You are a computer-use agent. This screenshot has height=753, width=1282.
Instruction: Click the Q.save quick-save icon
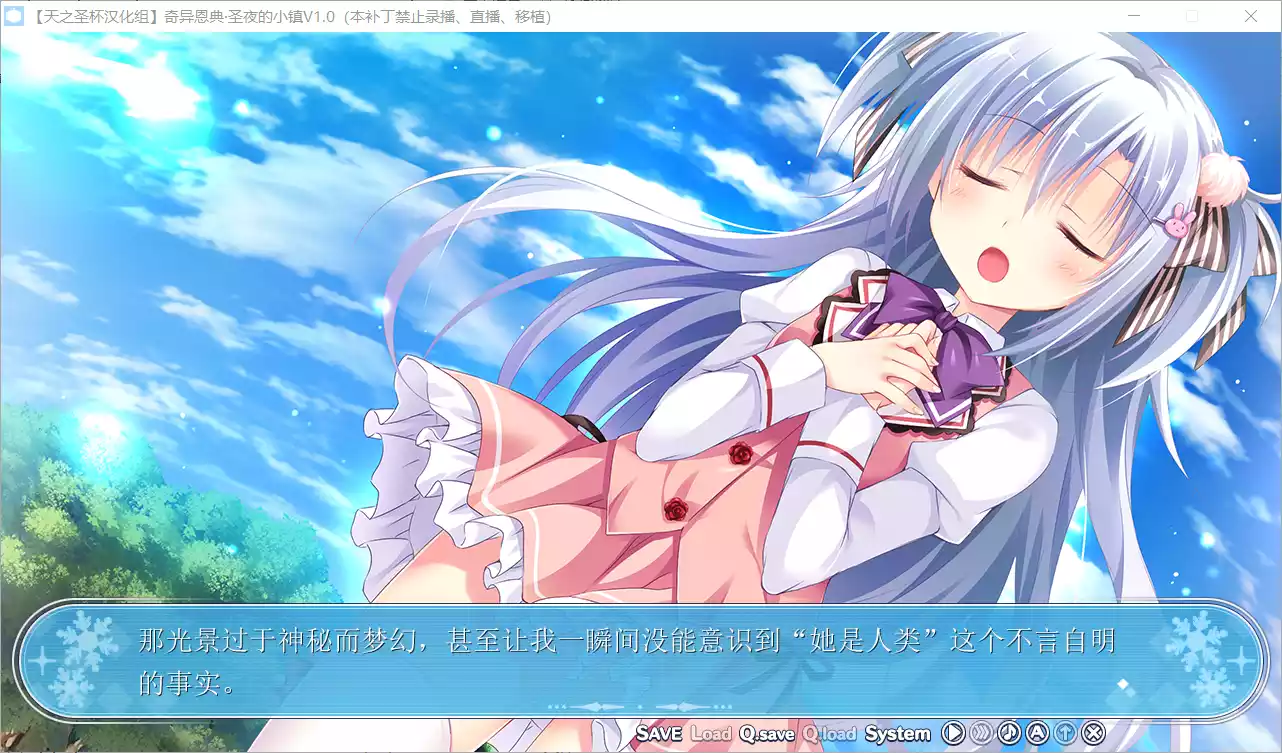766,733
